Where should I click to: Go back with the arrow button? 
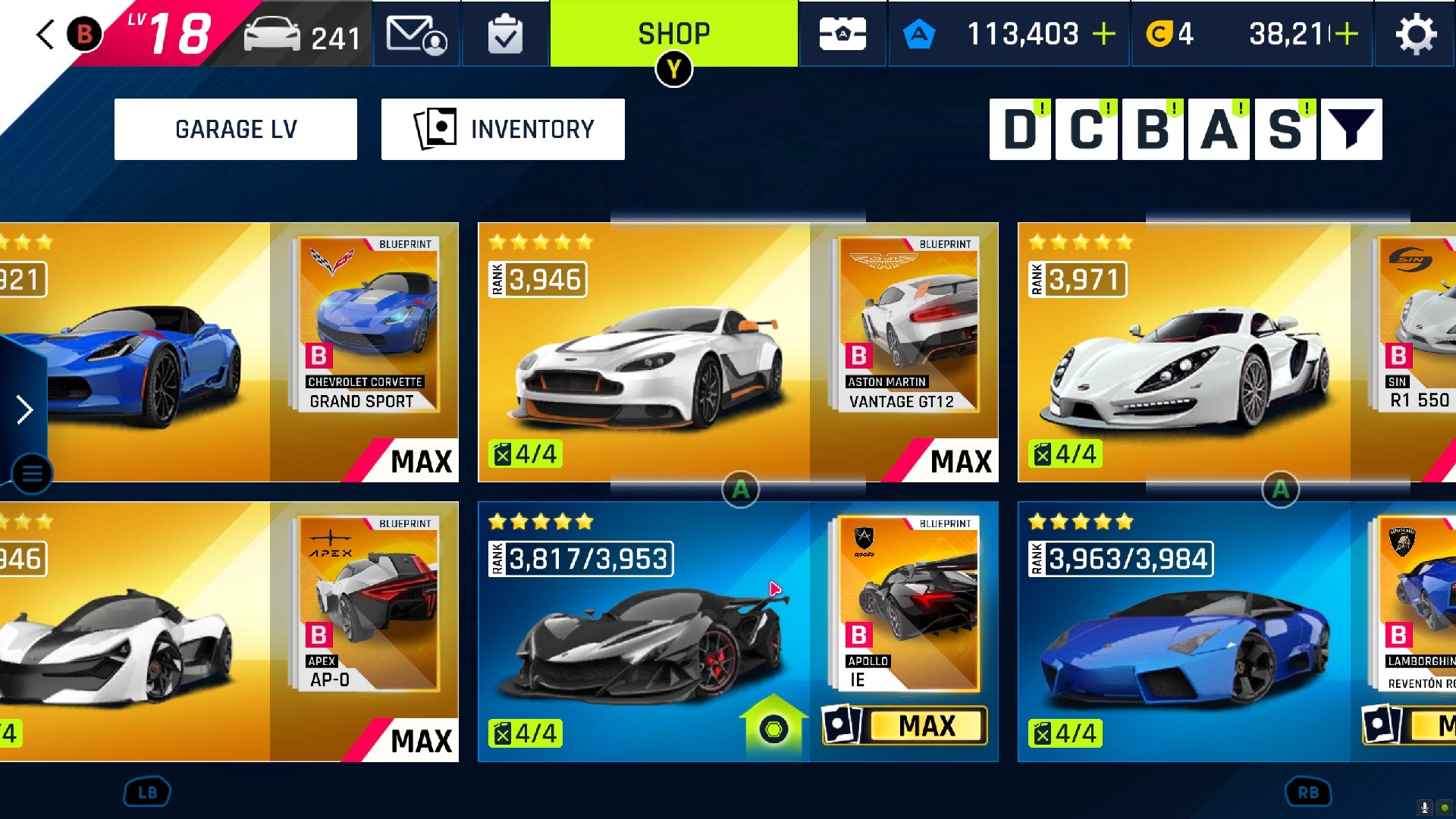coord(45,34)
